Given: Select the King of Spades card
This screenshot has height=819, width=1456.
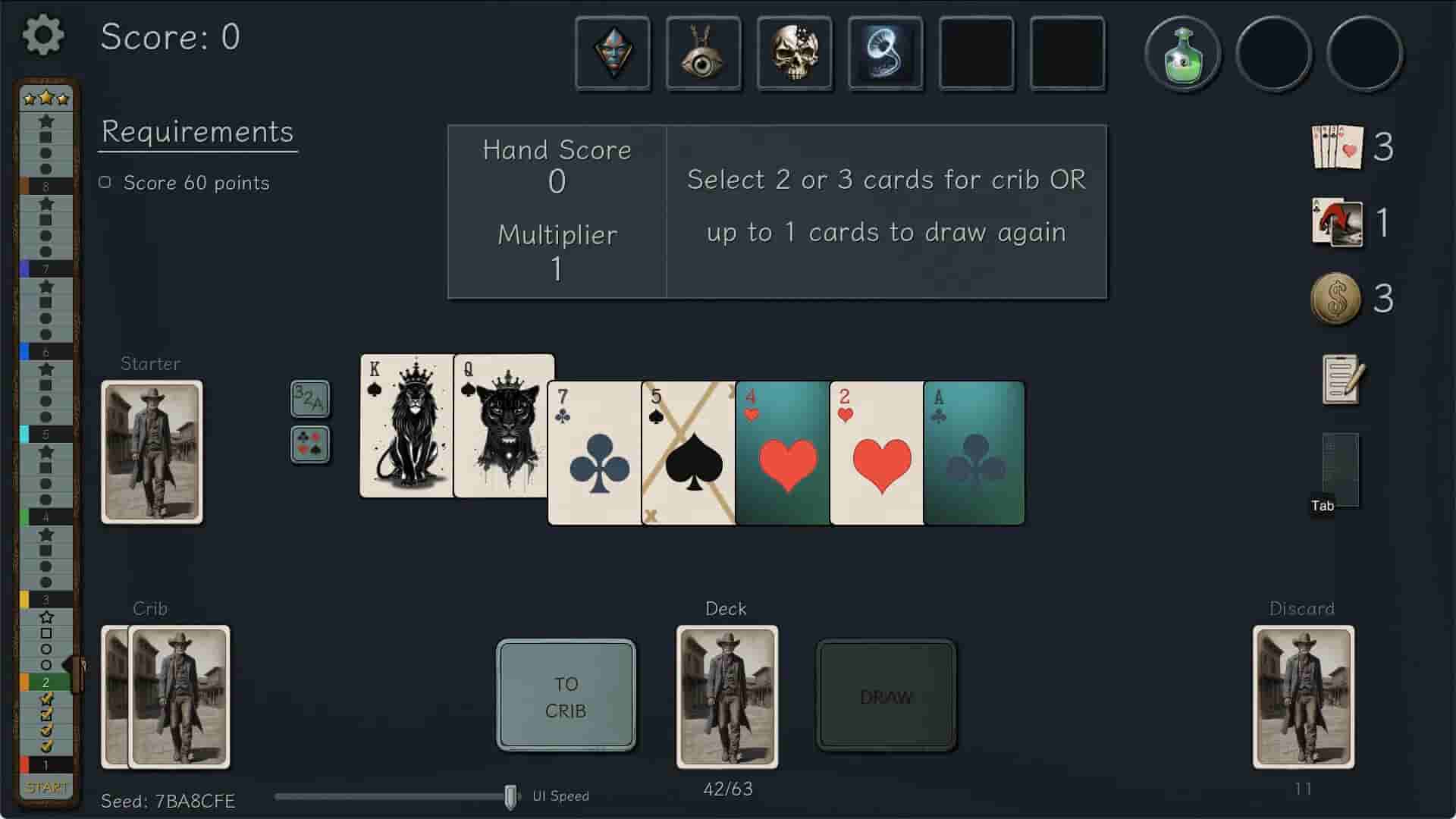Looking at the screenshot, I should point(406,425).
